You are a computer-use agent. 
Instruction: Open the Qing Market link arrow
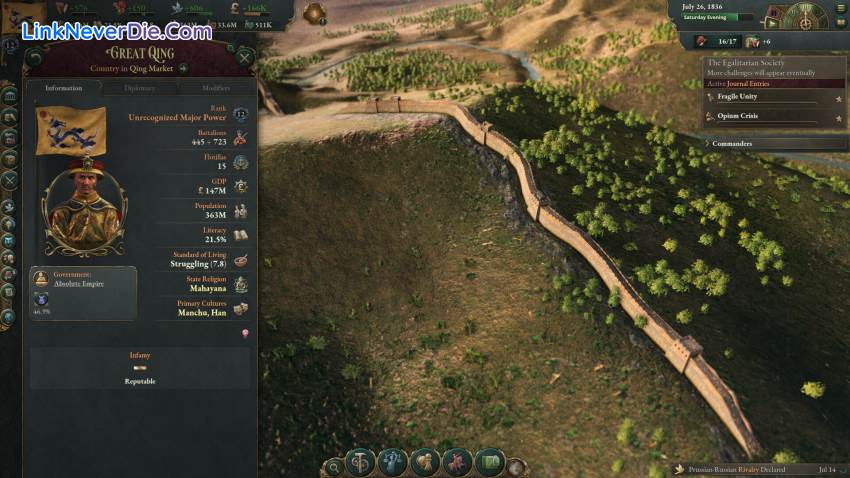pos(184,69)
